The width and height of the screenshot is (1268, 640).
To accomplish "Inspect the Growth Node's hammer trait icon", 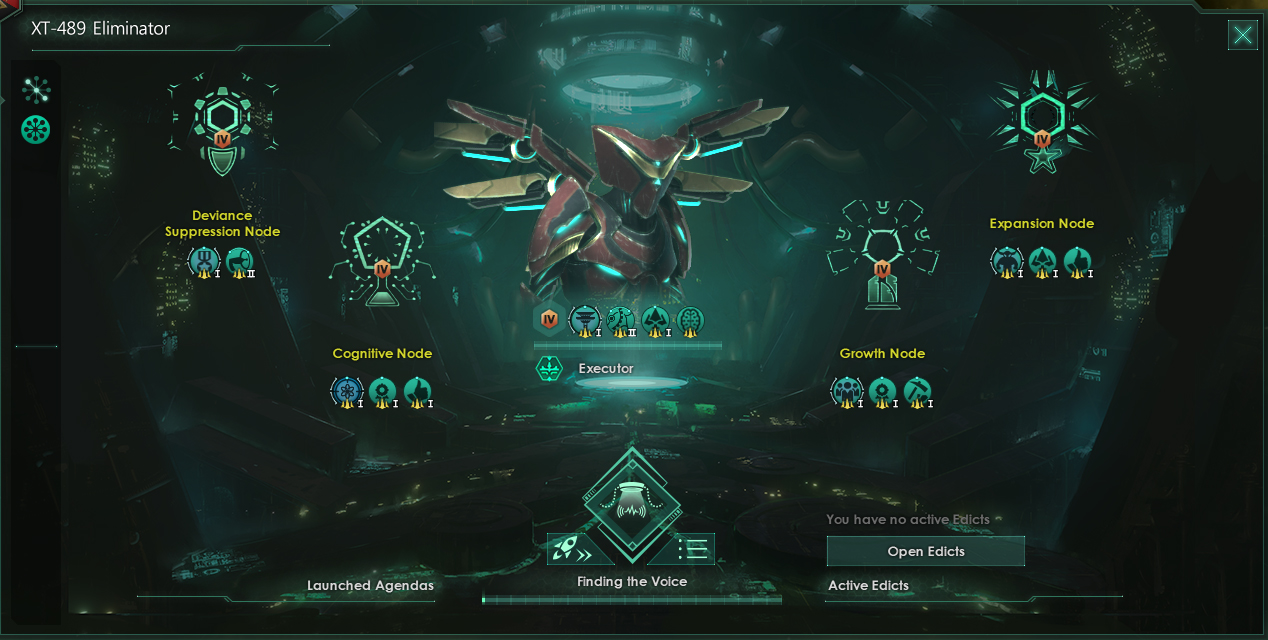I will coord(917,391).
